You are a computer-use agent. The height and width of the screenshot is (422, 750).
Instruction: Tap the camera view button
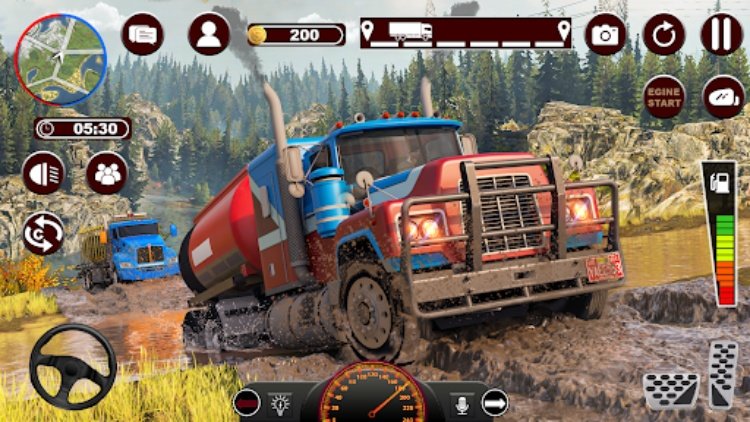[605, 34]
